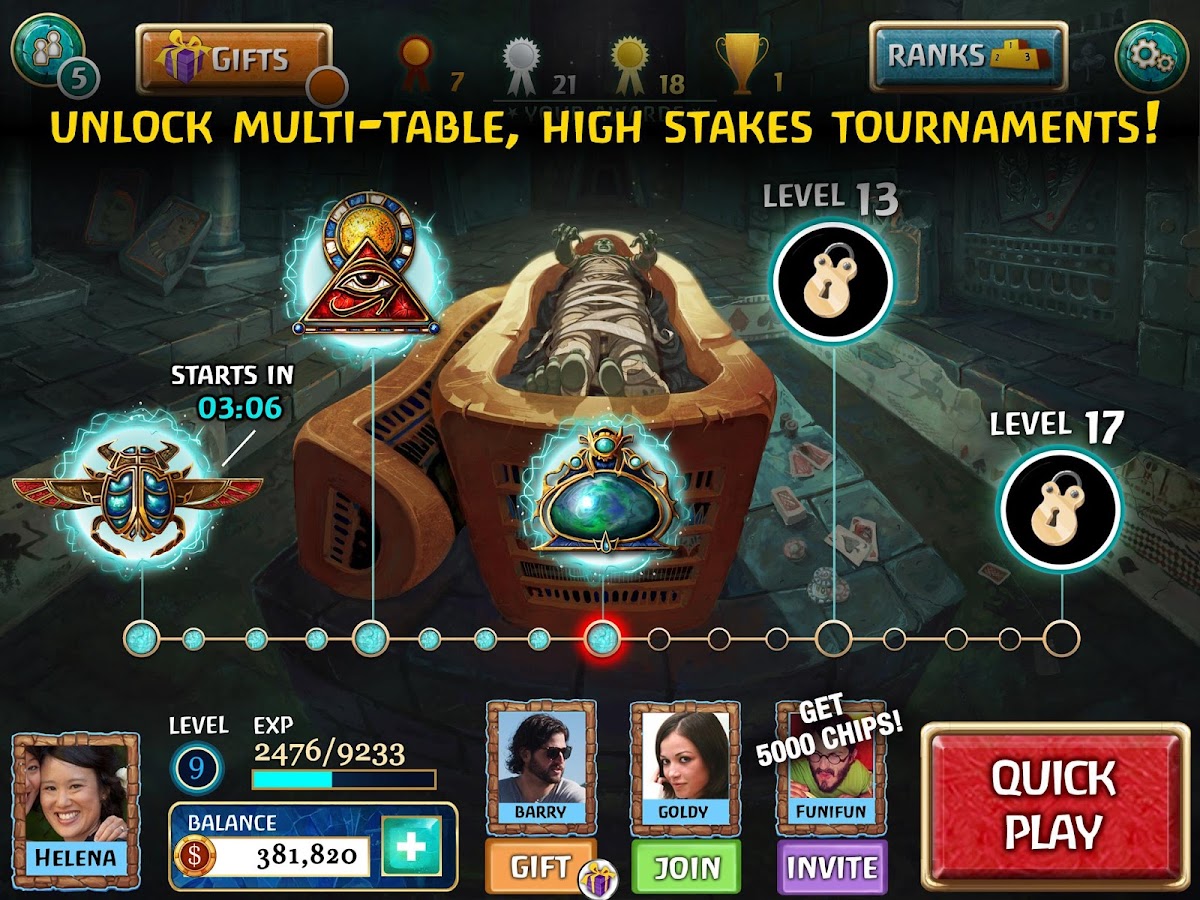Click the glowing red current level node
This screenshot has width=1200, height=900.
click(x=602, y=637)
